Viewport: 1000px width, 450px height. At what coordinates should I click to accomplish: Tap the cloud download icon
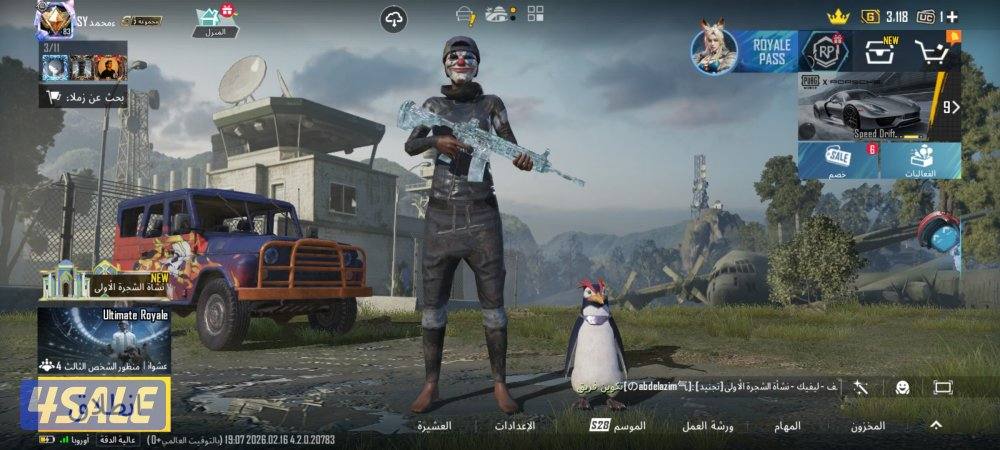[x=394, y=18]
